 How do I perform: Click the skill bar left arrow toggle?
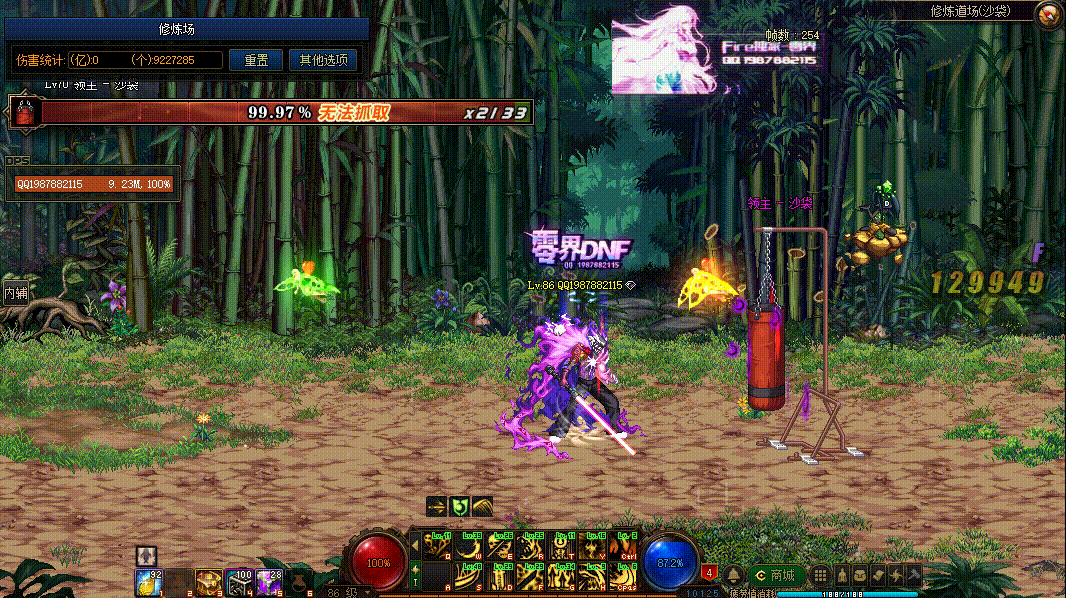click(415, 546)
